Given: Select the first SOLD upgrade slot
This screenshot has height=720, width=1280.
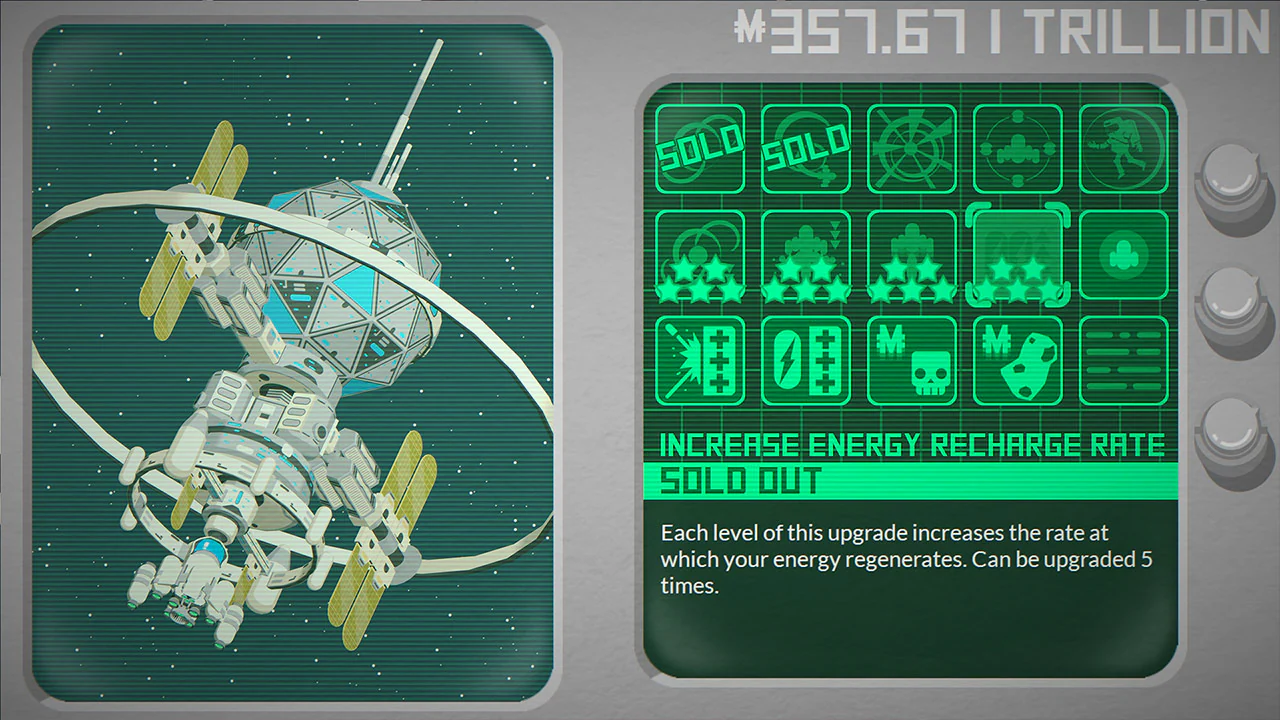Looking at the screenshot, I should [x=699, y=148].
